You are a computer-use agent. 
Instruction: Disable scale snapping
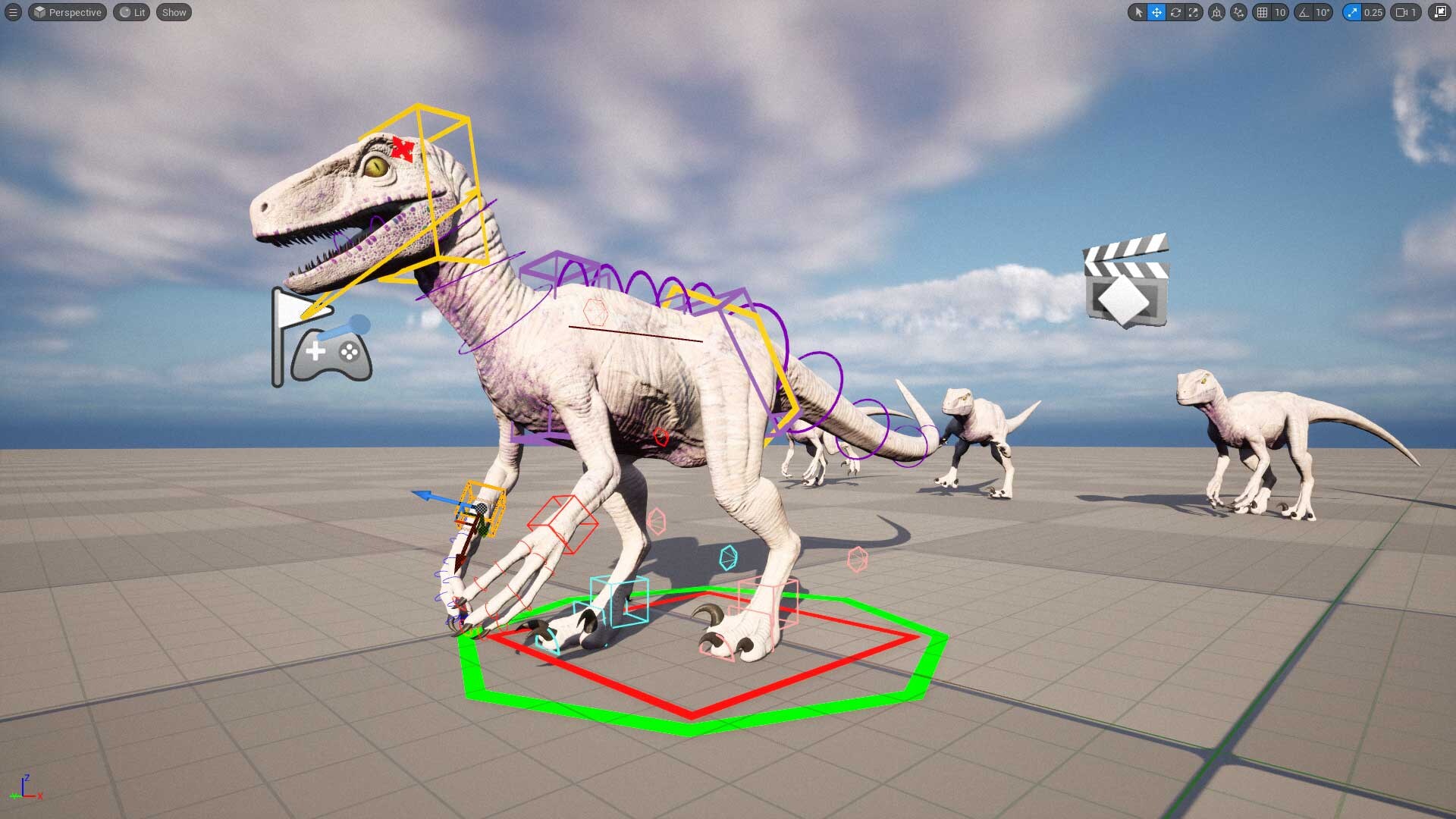(x=1353, y=12)
